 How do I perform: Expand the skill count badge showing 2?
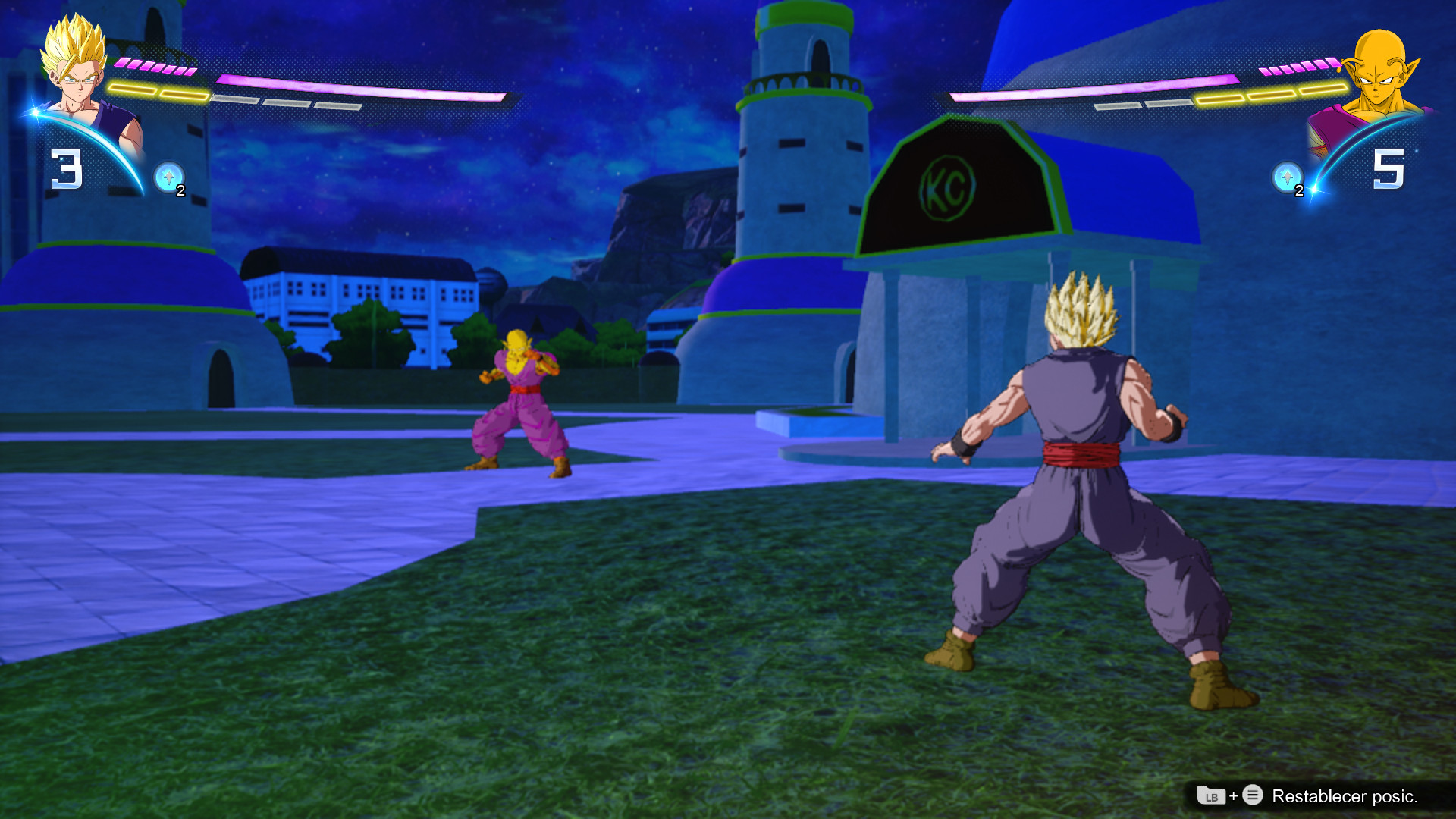tap(180, 191)
